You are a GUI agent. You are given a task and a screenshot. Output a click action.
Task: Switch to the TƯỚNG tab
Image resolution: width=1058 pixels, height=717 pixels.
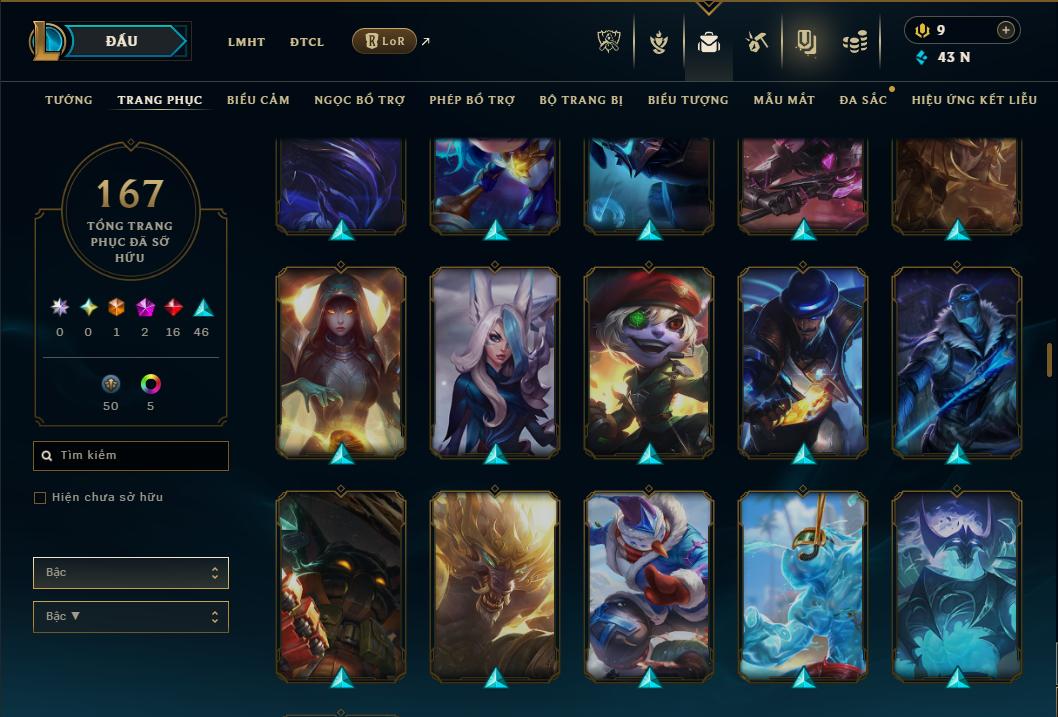pyautogui.click(x=69, y=100)
